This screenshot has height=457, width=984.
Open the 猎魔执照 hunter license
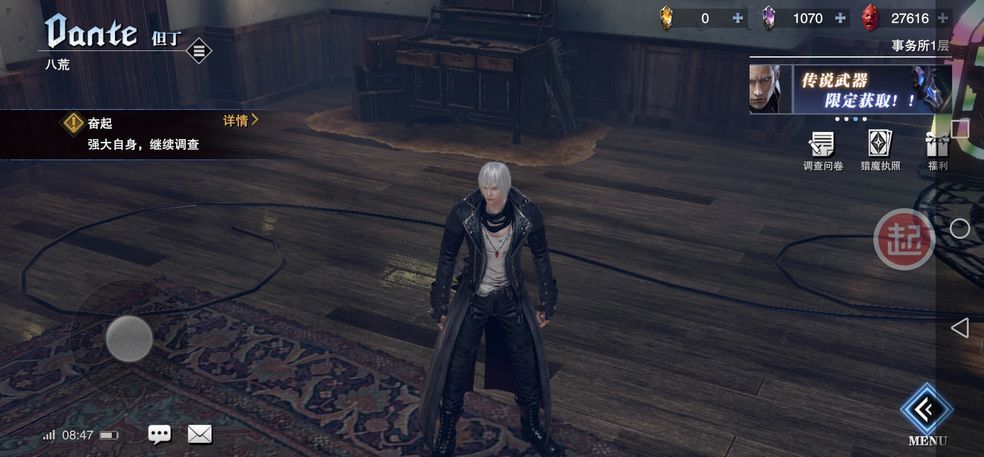pyautogui.click(x=880, y=148)
